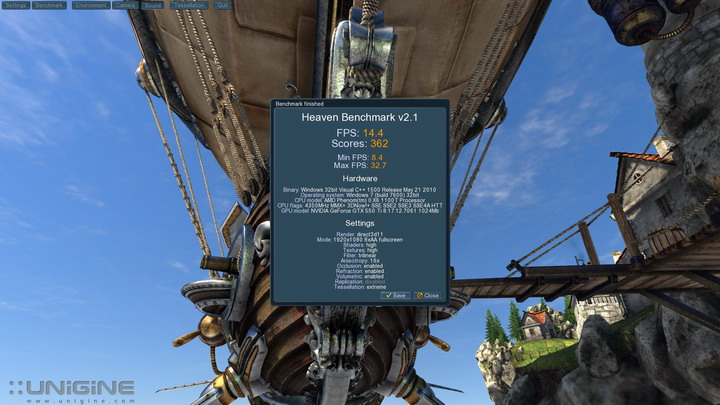This screenshot has height=405, width=720.
Task: Open the Environment options
Action: 90,5
